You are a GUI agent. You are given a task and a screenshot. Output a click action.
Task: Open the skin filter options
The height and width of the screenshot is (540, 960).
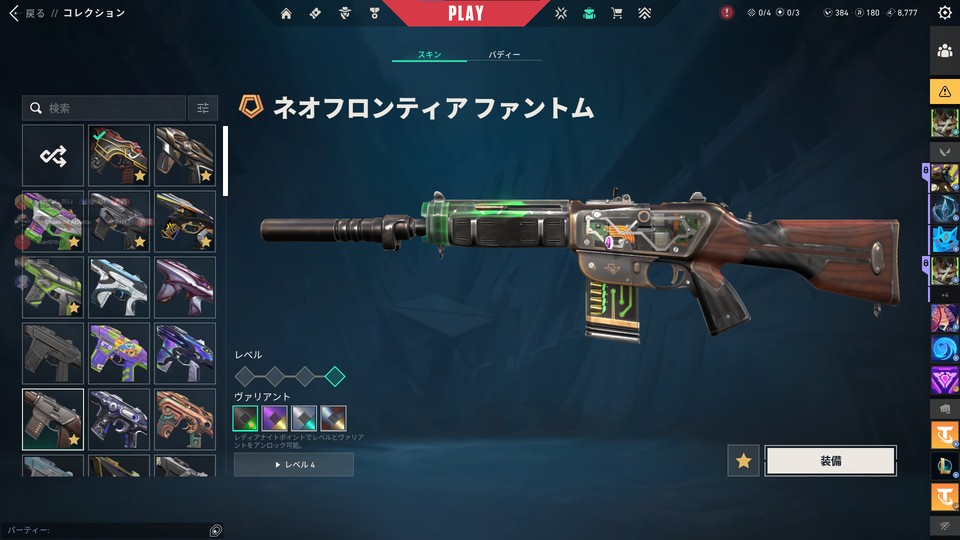(x=203, y=108)
